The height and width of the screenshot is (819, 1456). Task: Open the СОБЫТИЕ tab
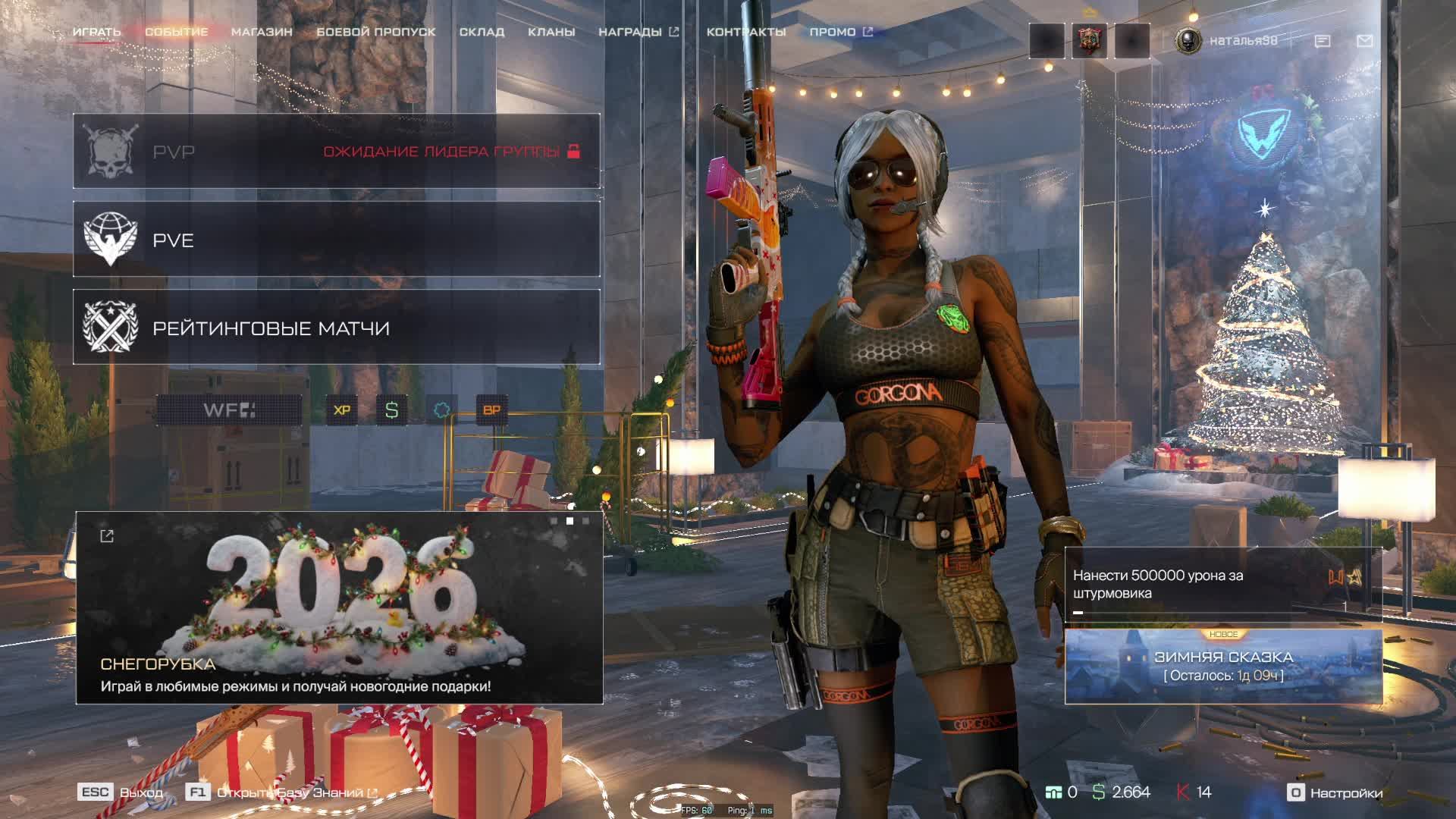tap(176, 32)
